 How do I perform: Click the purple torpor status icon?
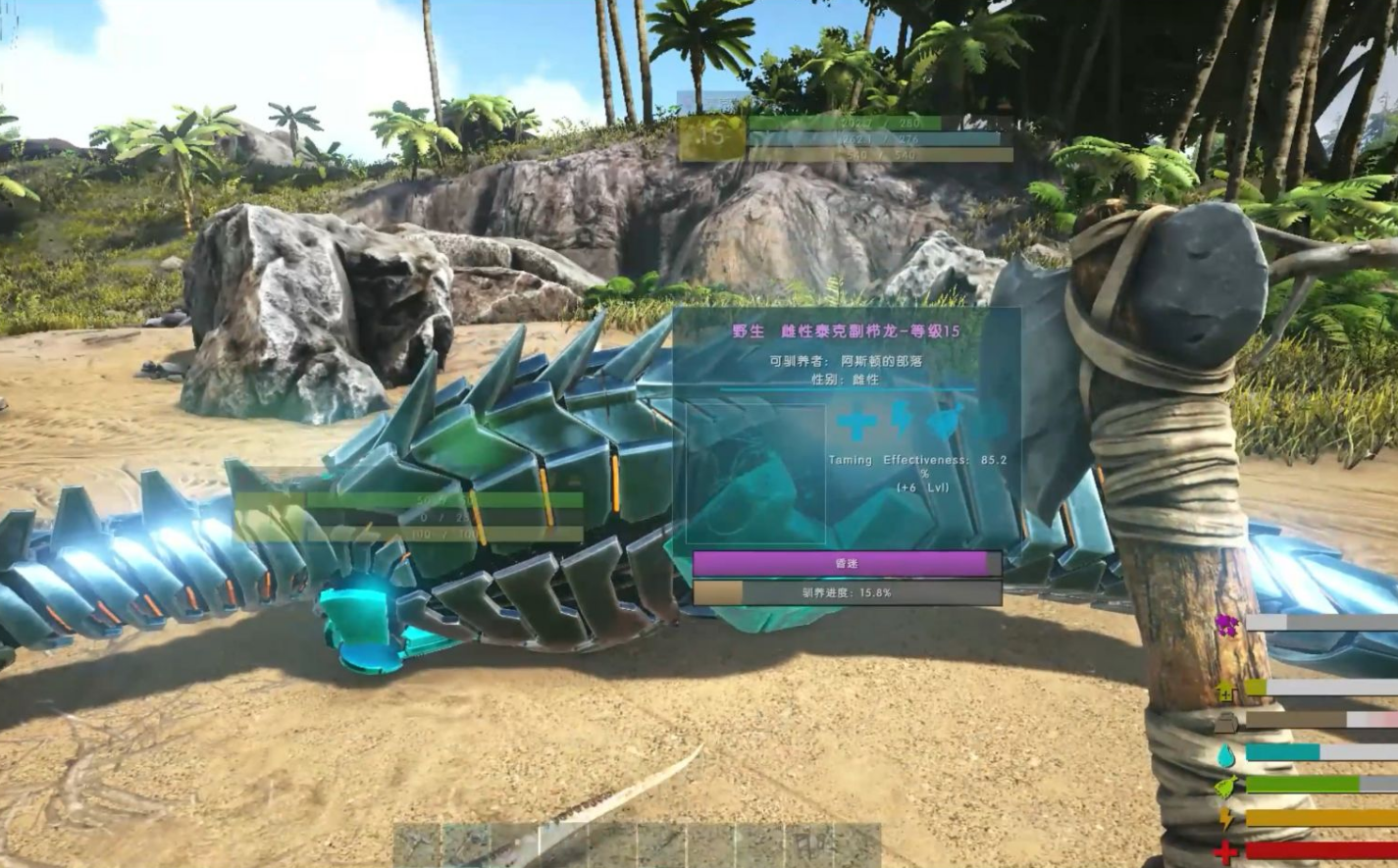click(x=1226, y=624)
